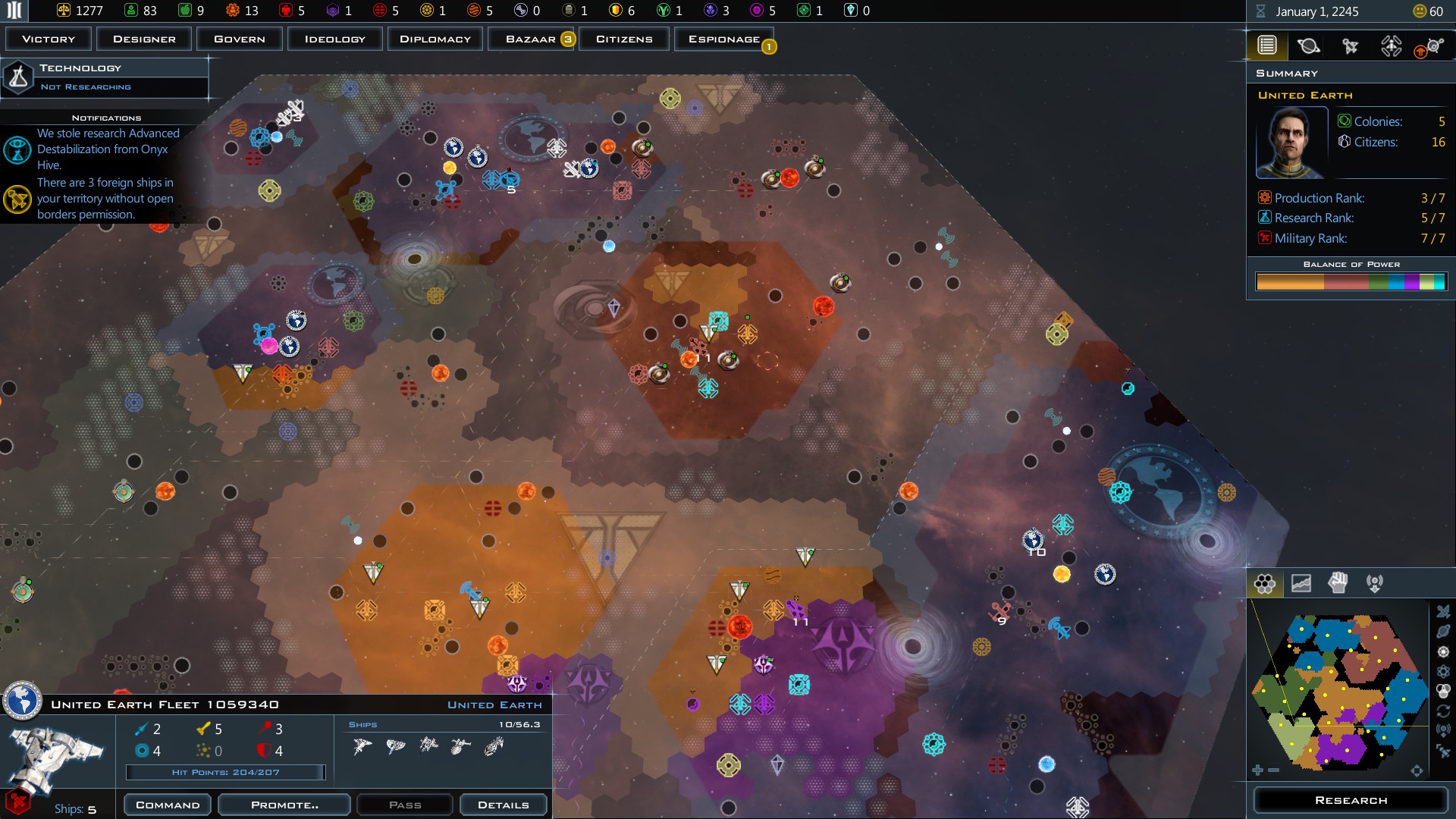
Task: Click the Promote button
Action: (284, 805)
